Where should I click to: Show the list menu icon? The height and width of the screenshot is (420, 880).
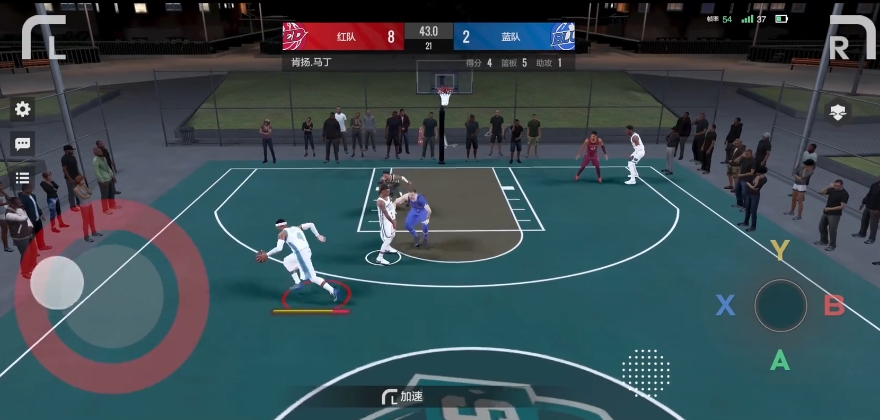[x=22, y=179]
